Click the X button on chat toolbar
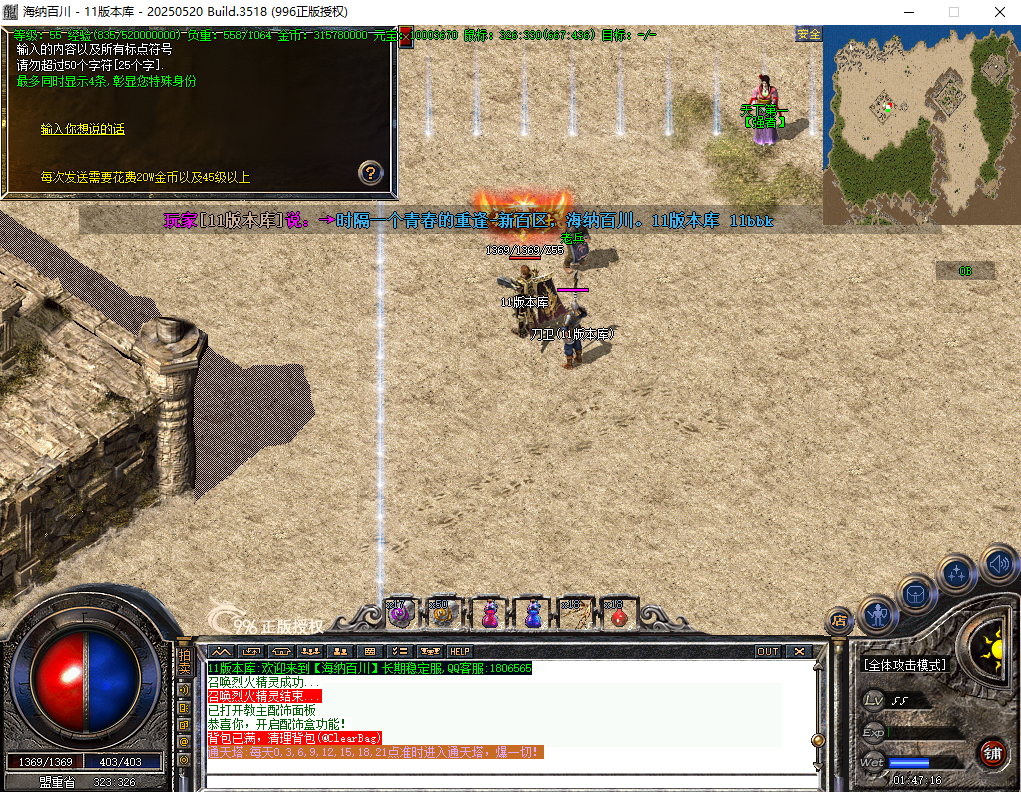This screenshot has width=1021, height=792. [x=798, y=651]
